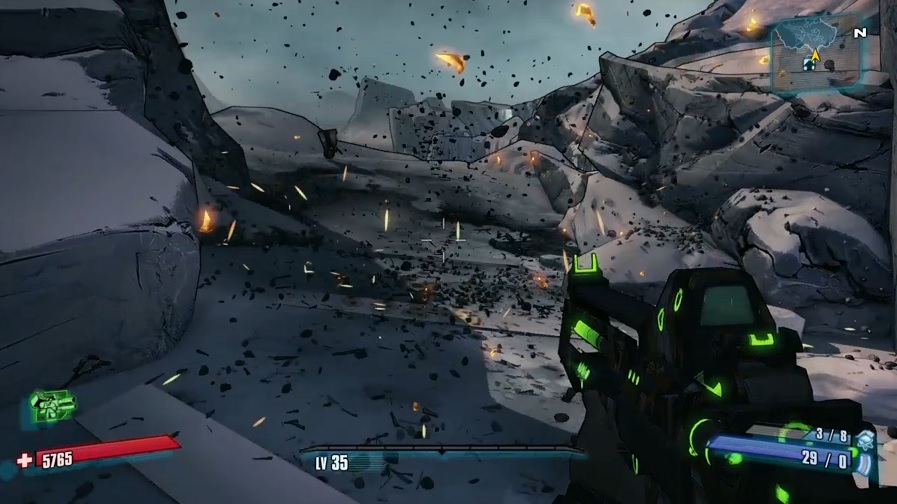897x504 pixels.
Task: Activate the green Sabre Turret skill icon
Action: [52, 407]
